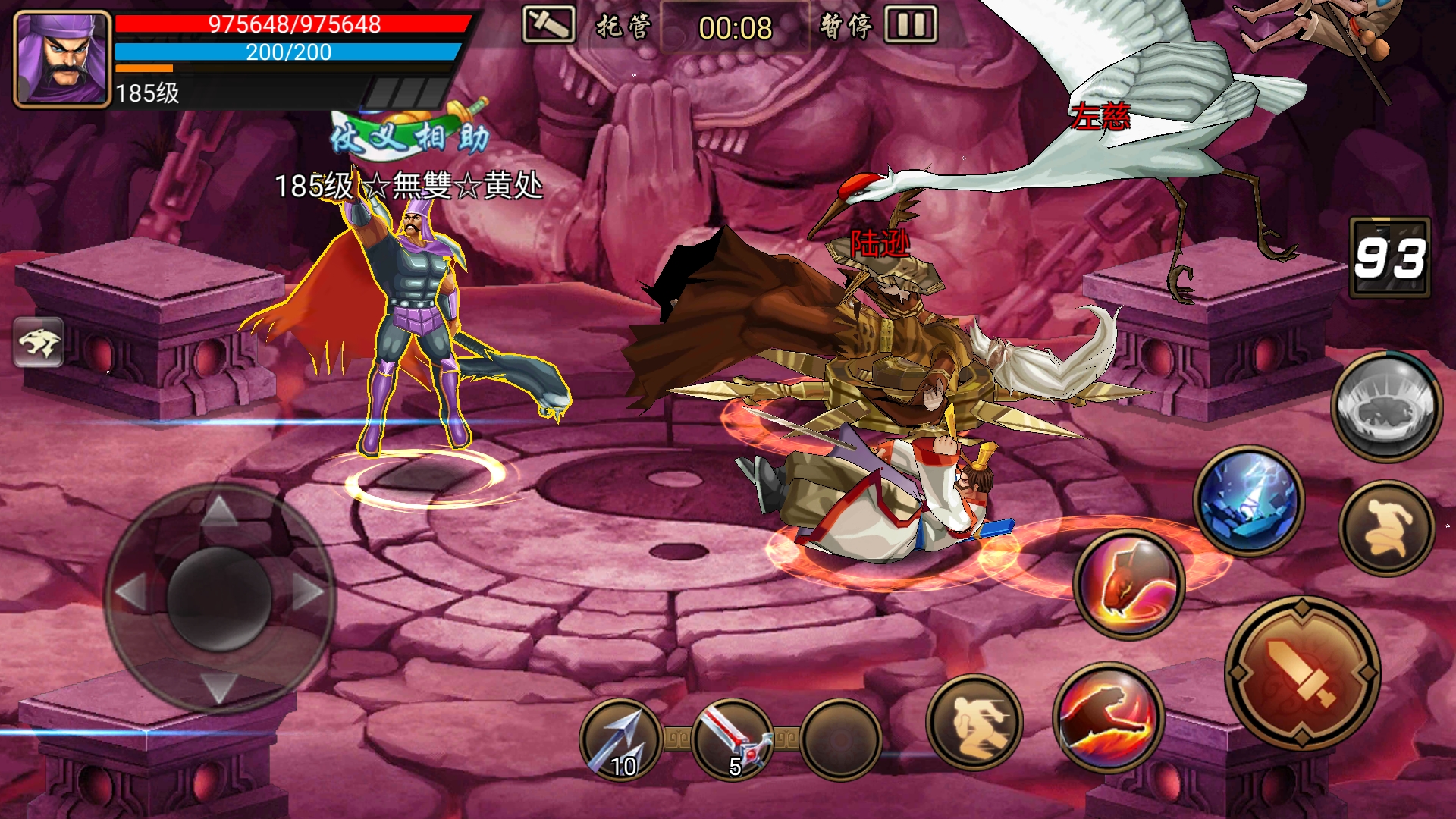Viewport: 1456px width, 819px height.
Task: Toggle auto-battle with the 托管 button
Action: [x=588, y=26]
